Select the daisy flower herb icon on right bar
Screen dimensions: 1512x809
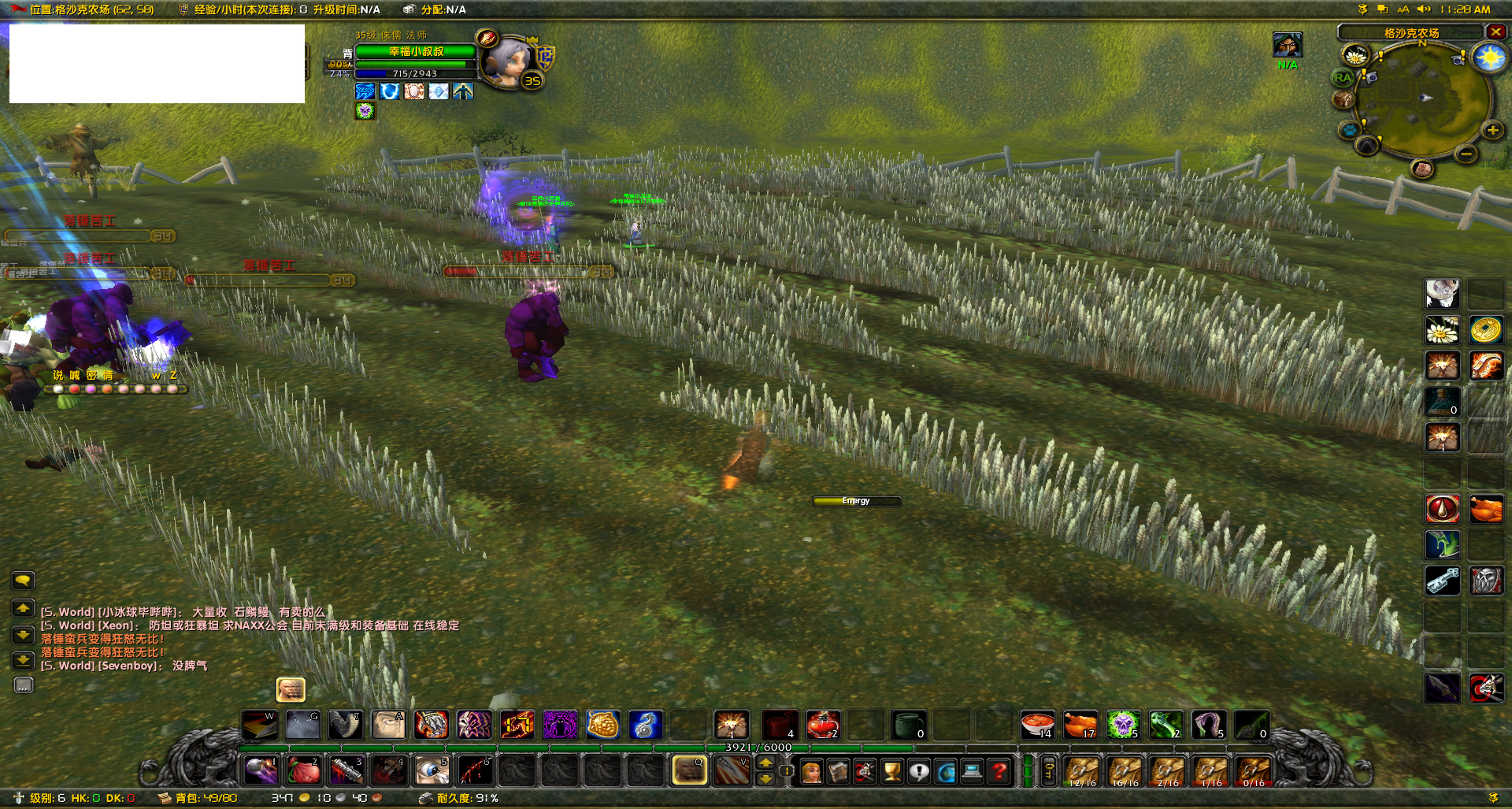coord(1442,330)
